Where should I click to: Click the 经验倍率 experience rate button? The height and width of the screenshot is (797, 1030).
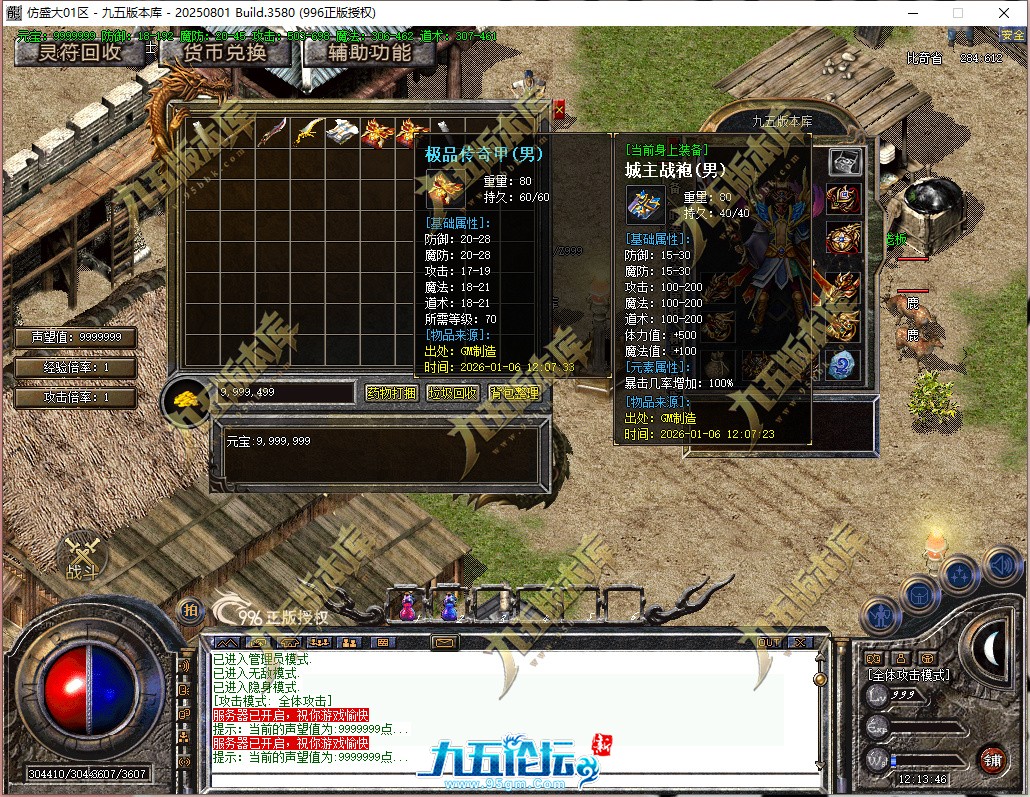[x=76, y=368]
